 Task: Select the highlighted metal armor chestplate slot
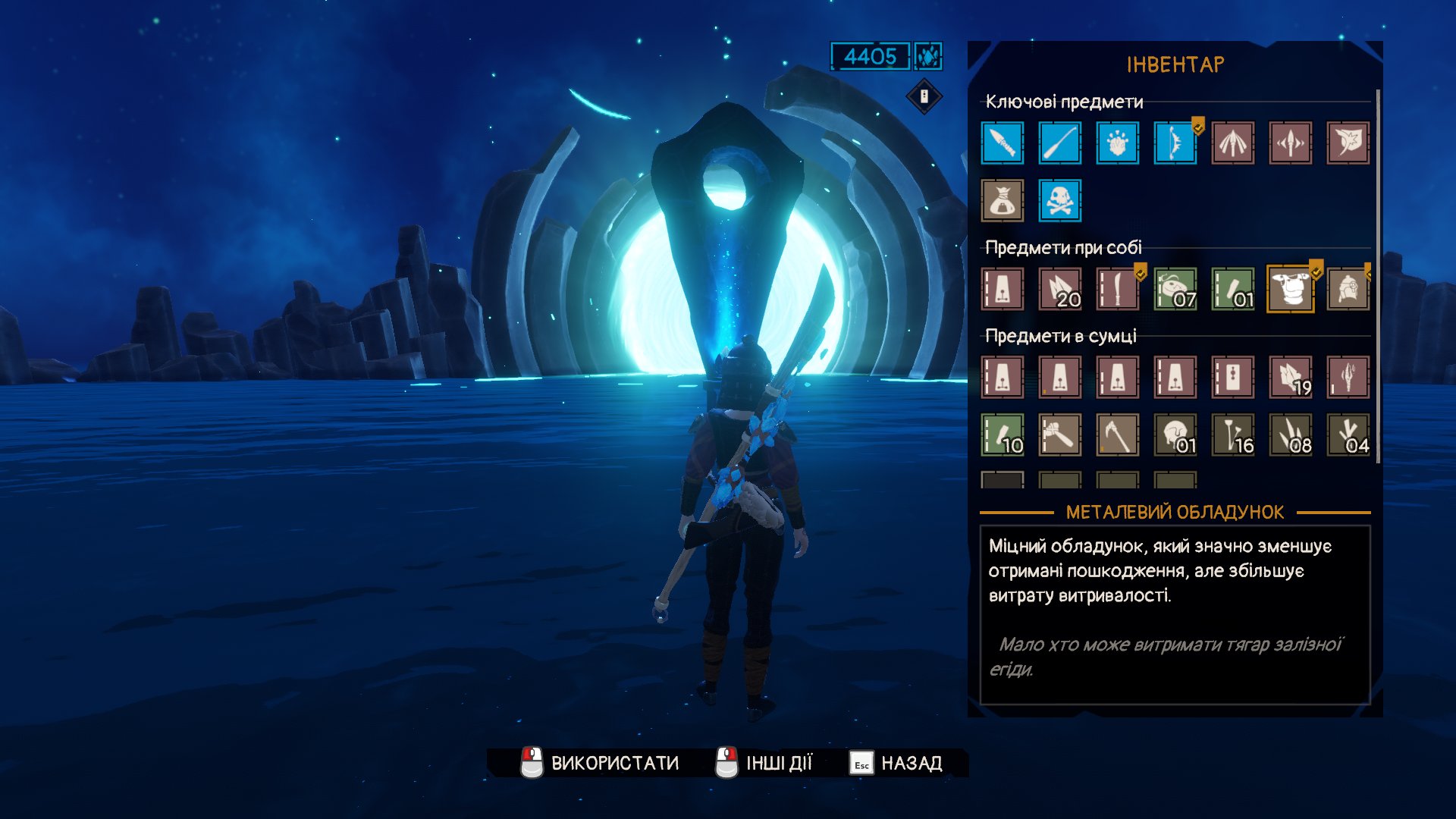click(x=1290, y=289)
